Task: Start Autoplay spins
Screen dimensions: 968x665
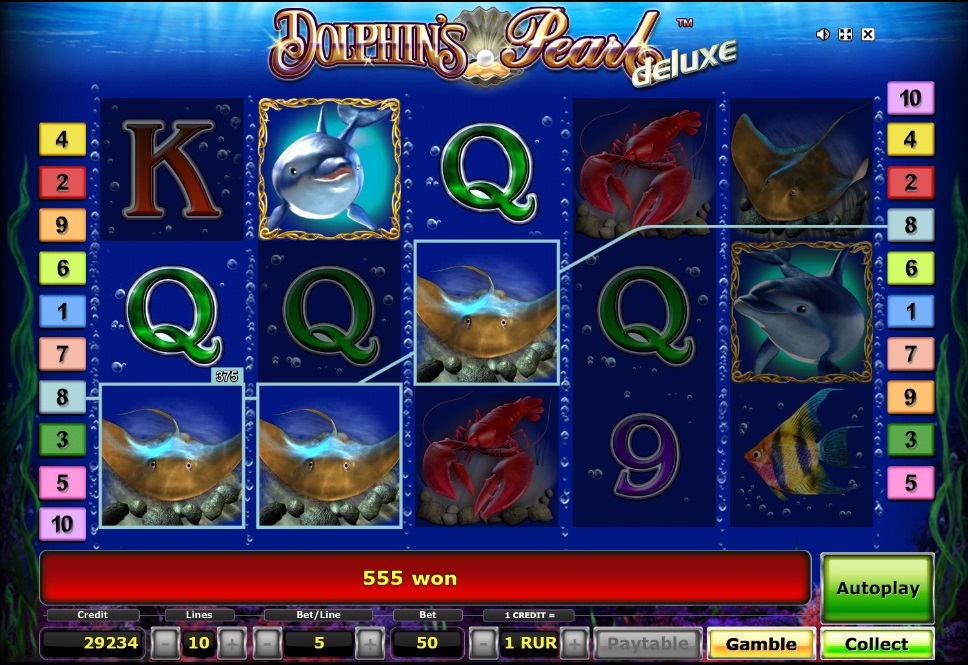Action: 877,588
